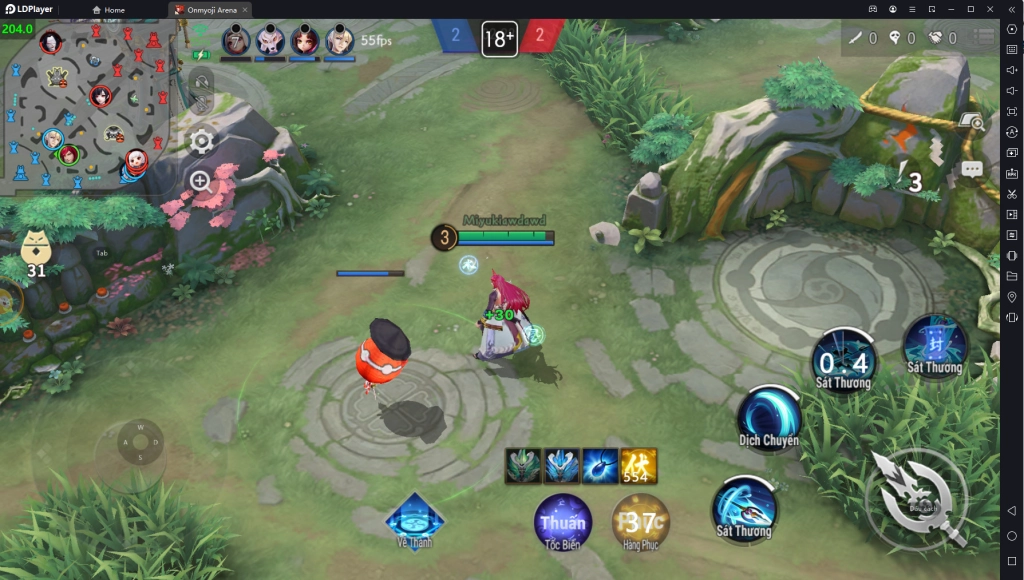The image size is (1024, 580).
Task: Close the Onmyoji Arena tab
Action: pyautogui.click(x=245, y=9)
